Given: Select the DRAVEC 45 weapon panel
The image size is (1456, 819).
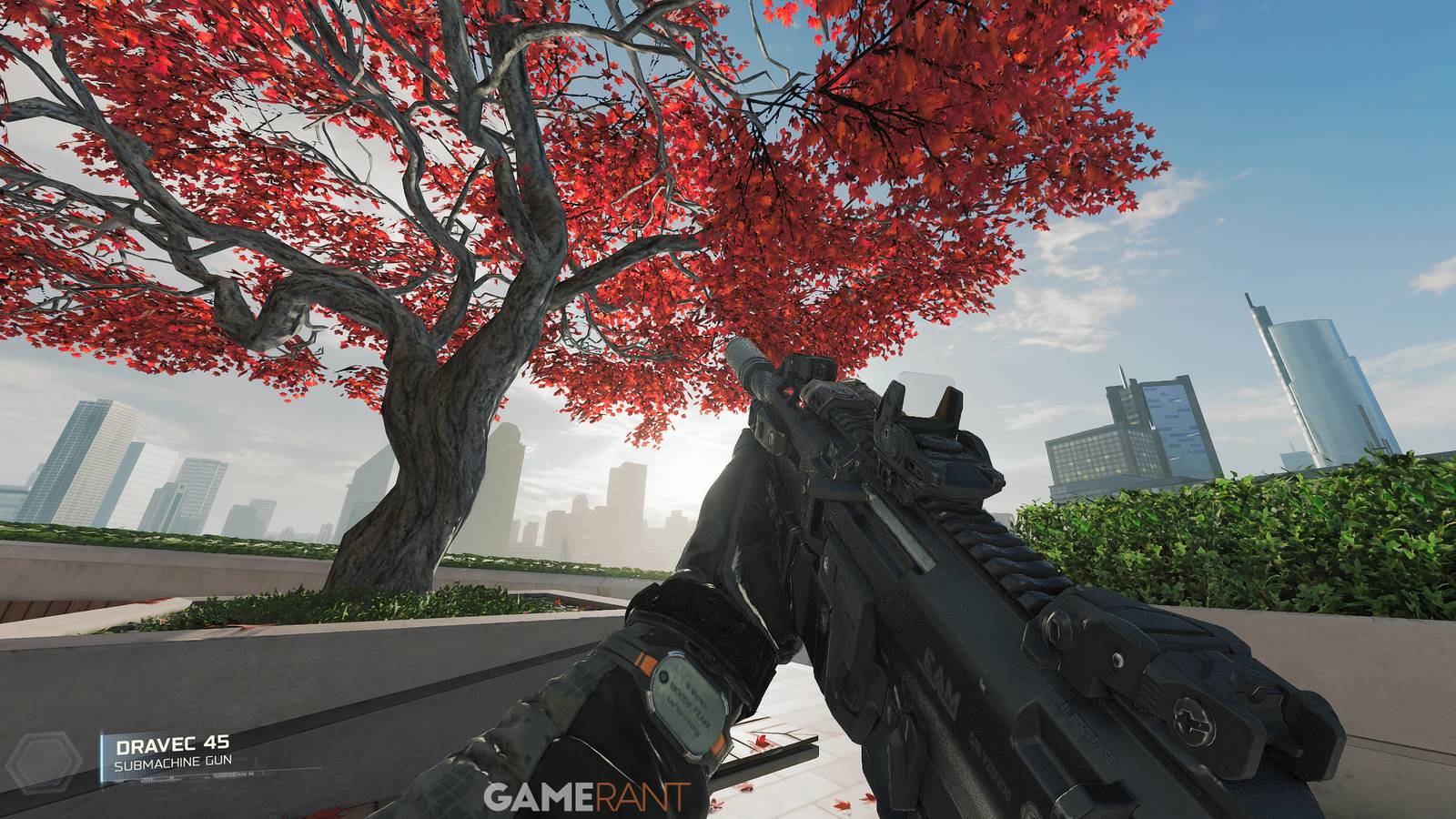Looking at the screenshot, I should [x=182, y=755].
